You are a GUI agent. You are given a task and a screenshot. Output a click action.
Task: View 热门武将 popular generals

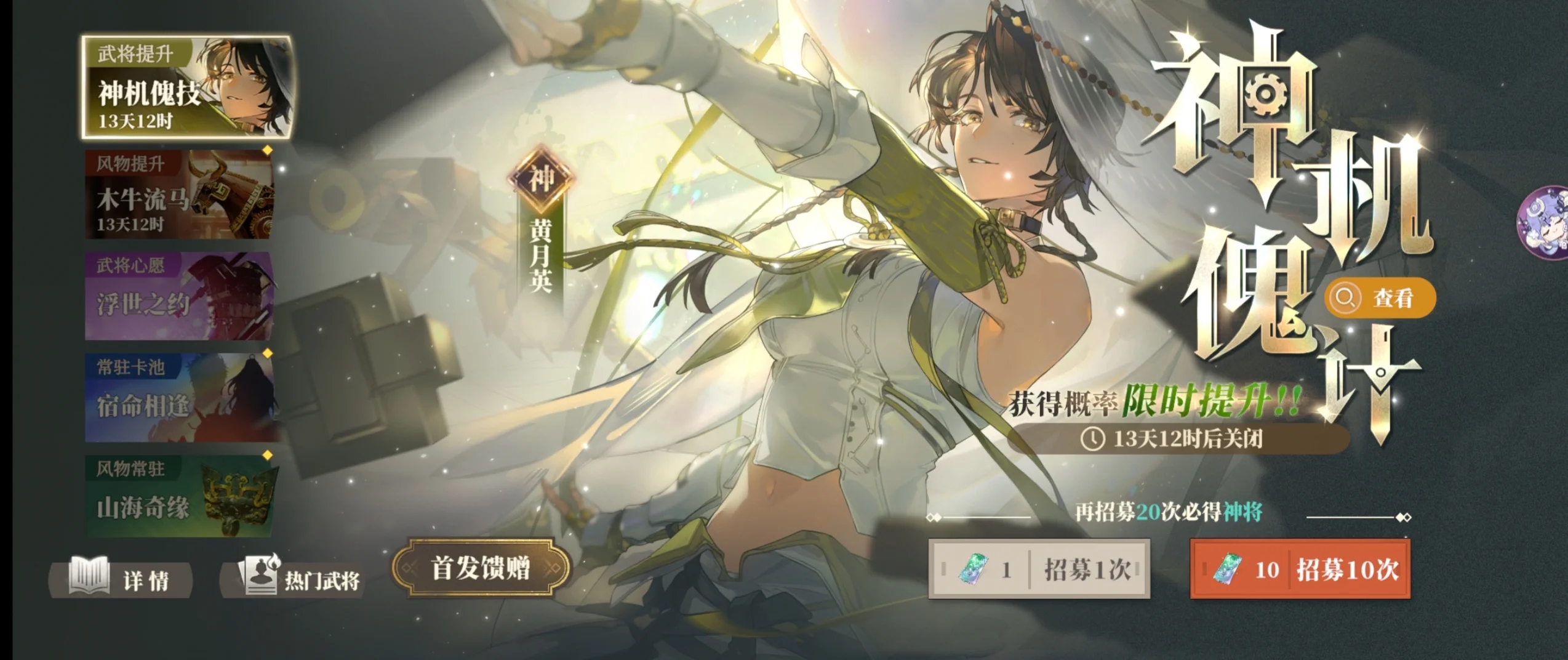pyautogui.click(x=293, y=579)
